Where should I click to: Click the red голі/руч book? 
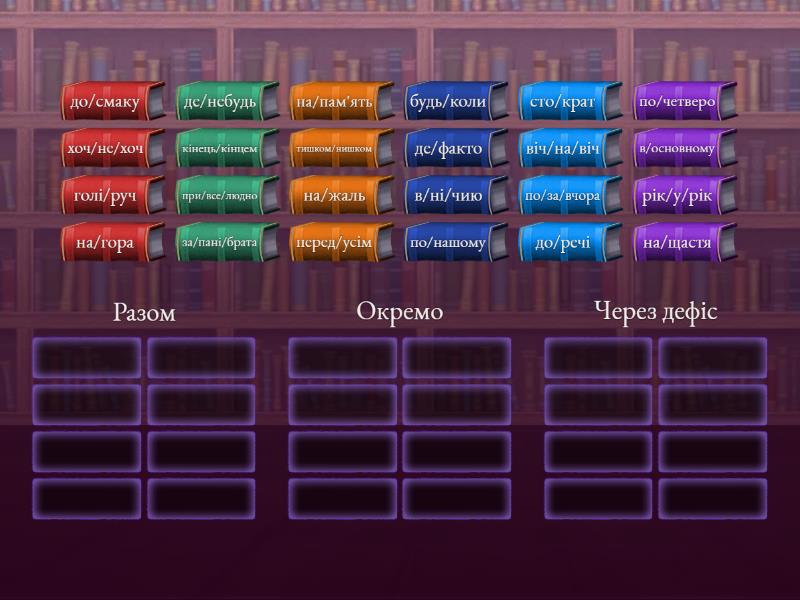(x=105, y=196)
